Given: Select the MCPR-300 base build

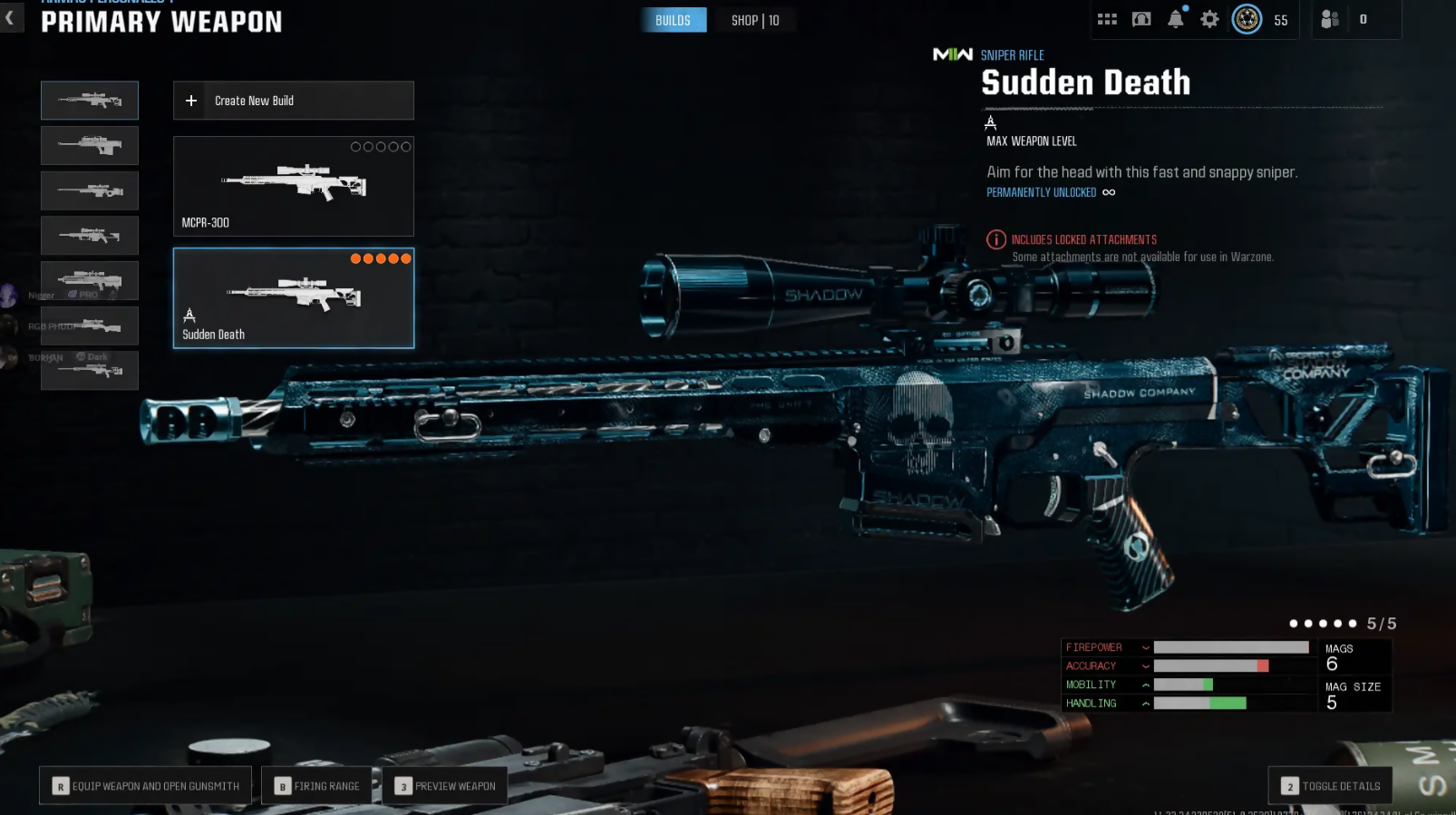Looking at the screenshot, I should click(293, 186).
